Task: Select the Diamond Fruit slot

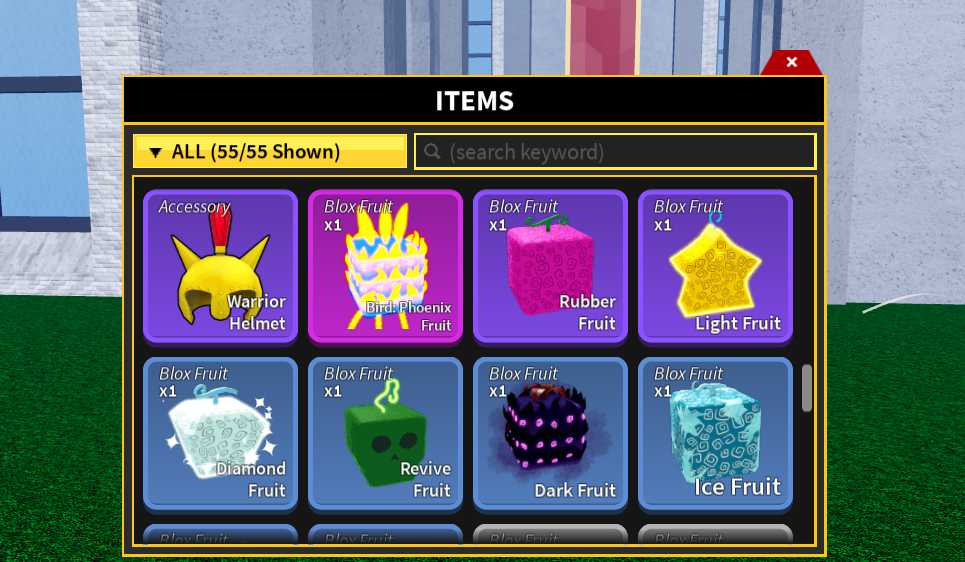Action: pyautogui.click(x=220, y=432)
